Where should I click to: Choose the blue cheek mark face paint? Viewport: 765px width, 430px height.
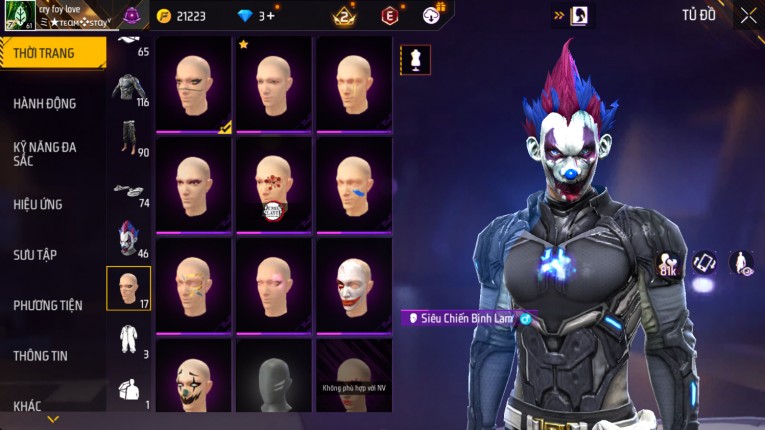[354, 184]
